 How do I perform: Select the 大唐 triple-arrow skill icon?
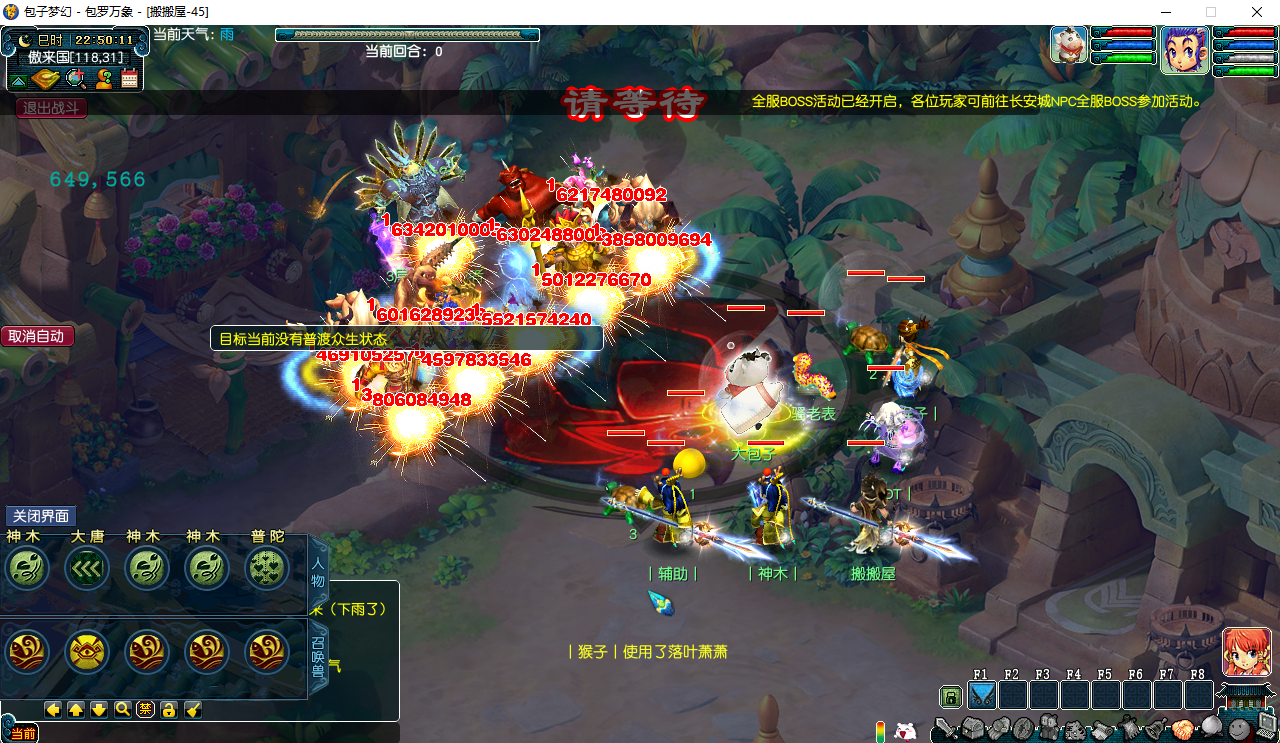tap(87, 568)
